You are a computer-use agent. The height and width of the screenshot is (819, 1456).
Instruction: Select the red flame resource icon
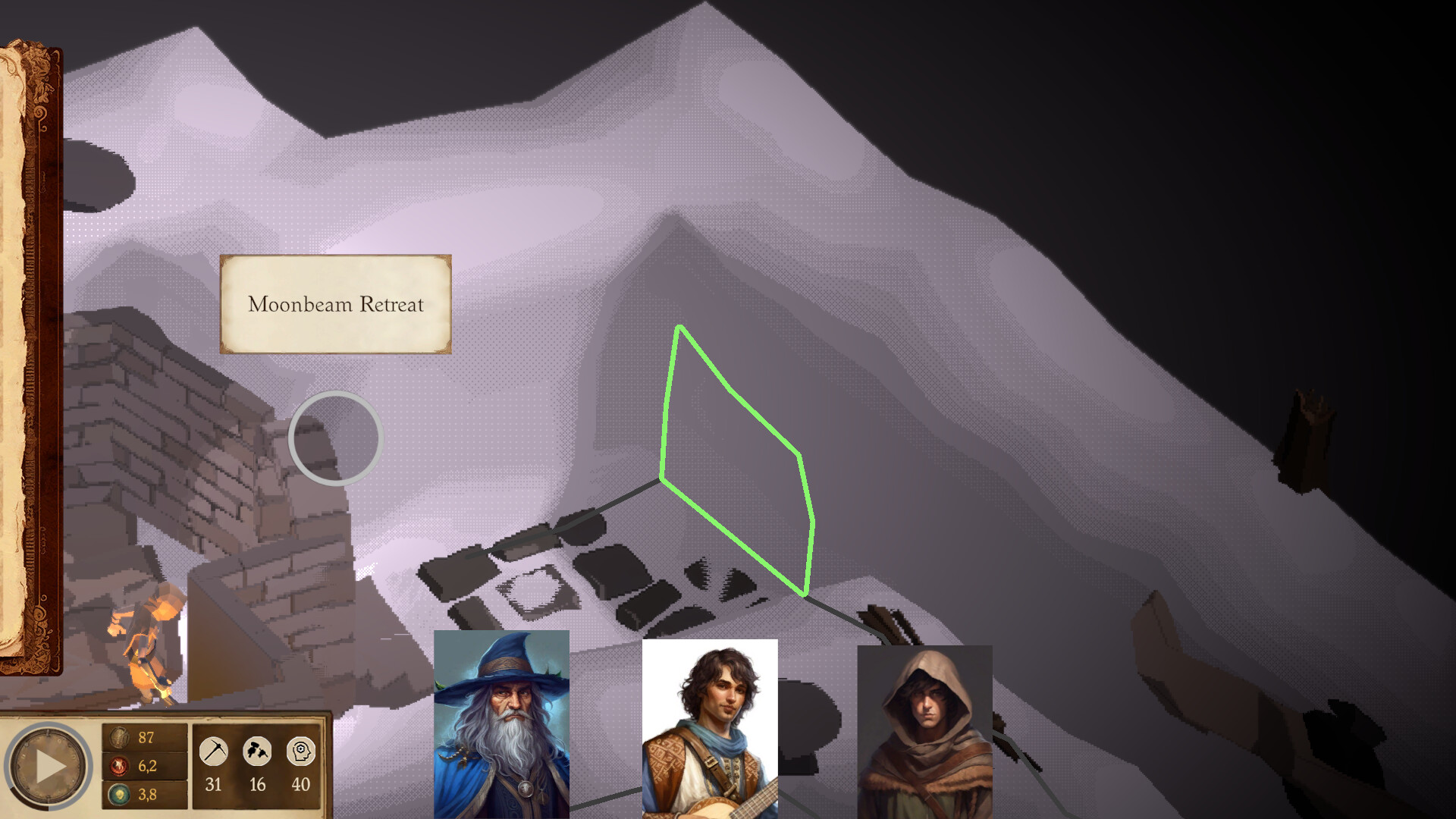pos(120,766)
